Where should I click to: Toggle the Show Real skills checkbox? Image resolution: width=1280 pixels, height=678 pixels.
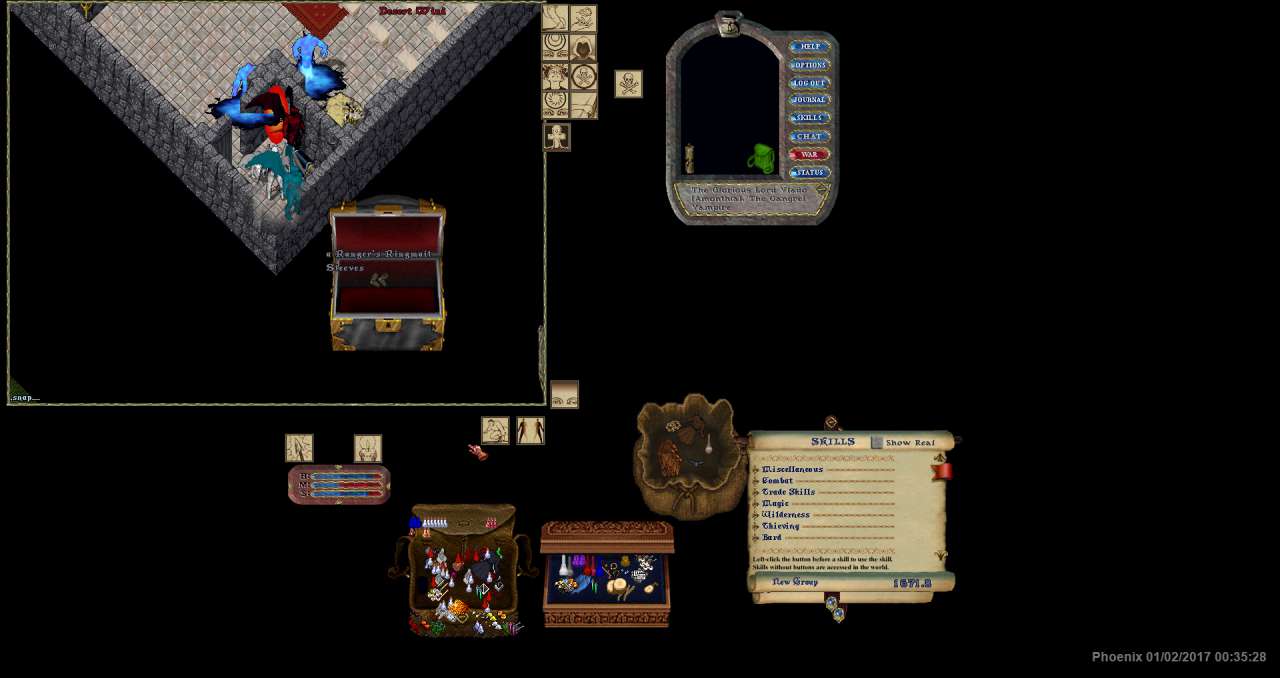point(877,442)
